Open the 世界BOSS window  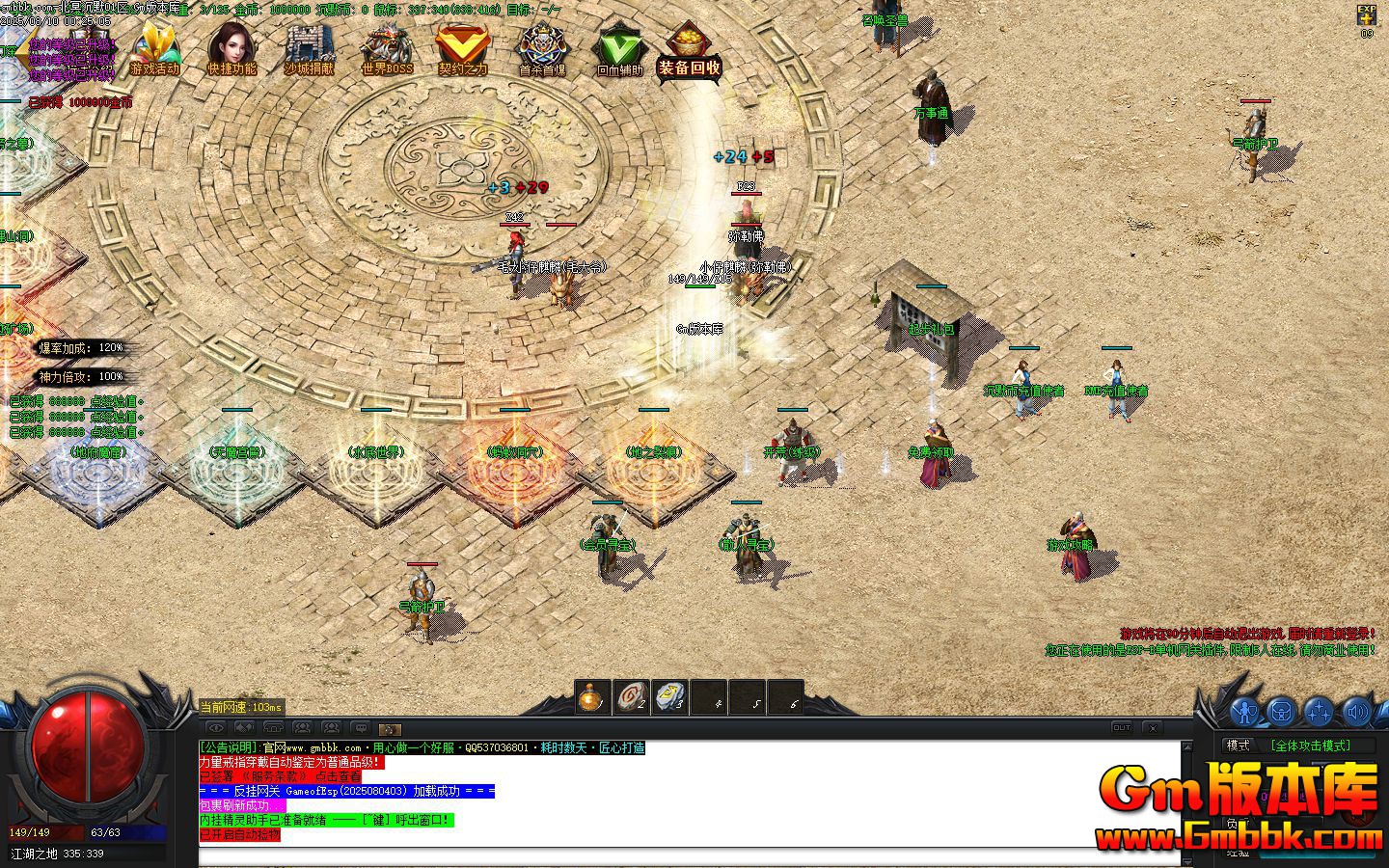tap(386, 48)
